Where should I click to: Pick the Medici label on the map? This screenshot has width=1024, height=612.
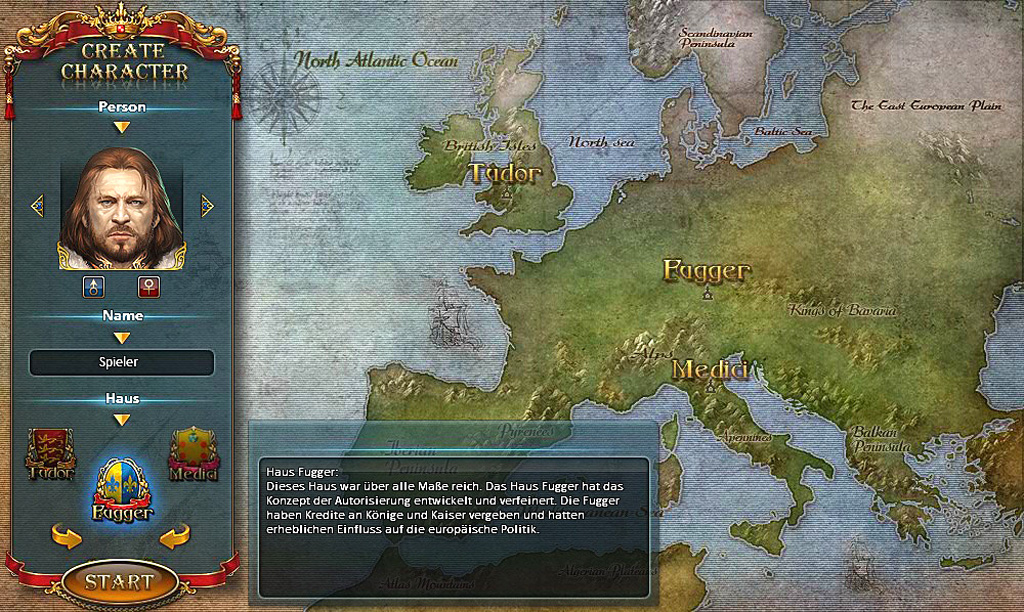click(x=710, y=370)
